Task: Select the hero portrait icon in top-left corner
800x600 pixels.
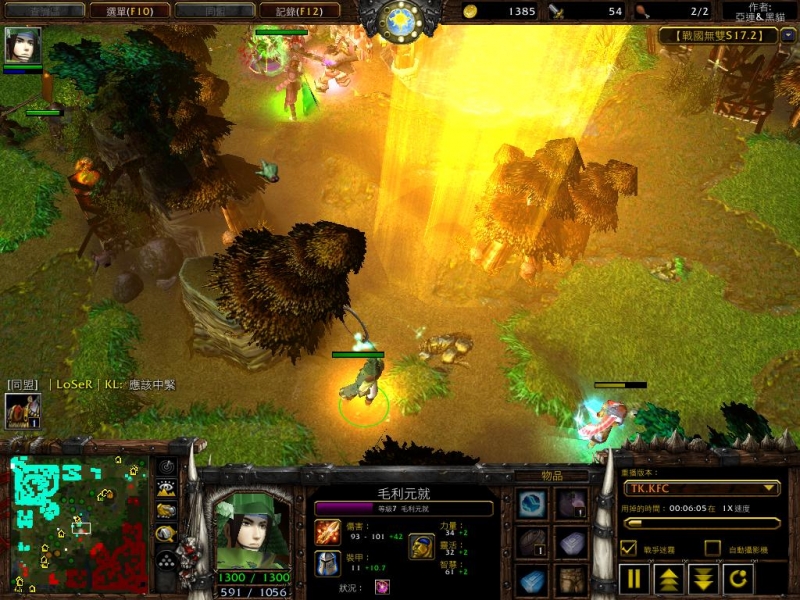Action: pos(22,45)
